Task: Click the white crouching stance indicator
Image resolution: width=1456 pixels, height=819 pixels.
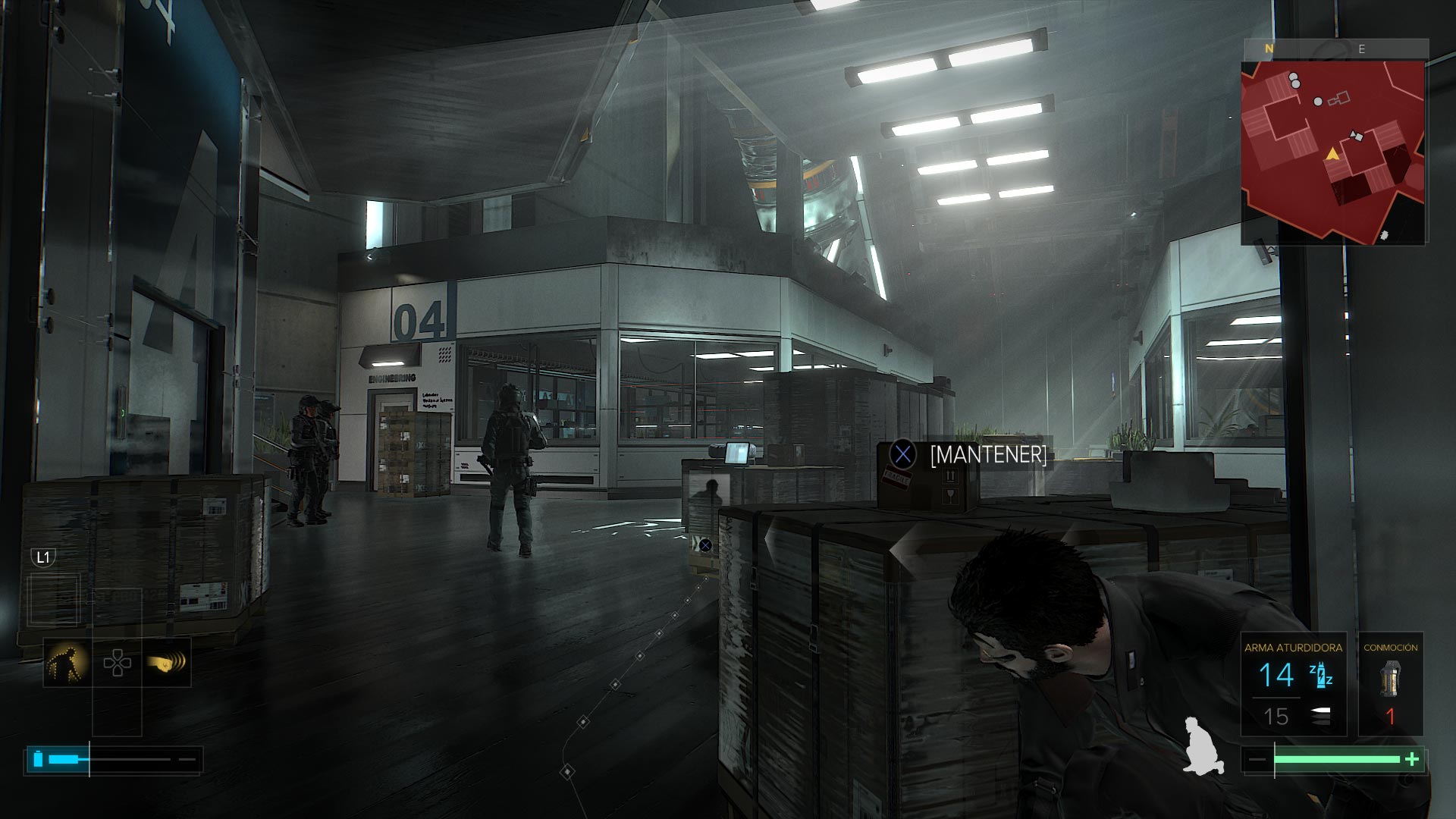Action: click(1203, 745)
